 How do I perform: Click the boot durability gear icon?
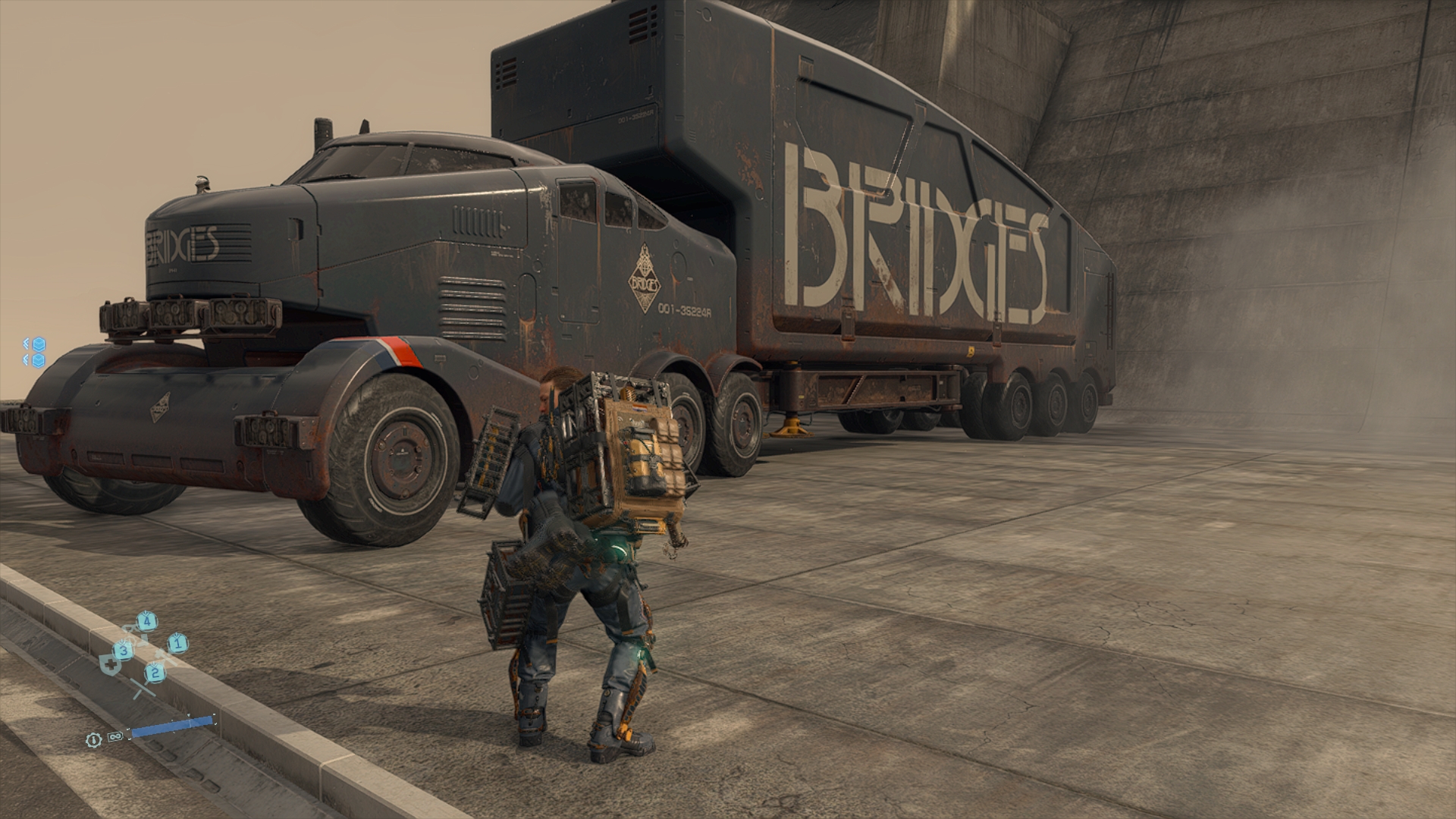point(93,739)
